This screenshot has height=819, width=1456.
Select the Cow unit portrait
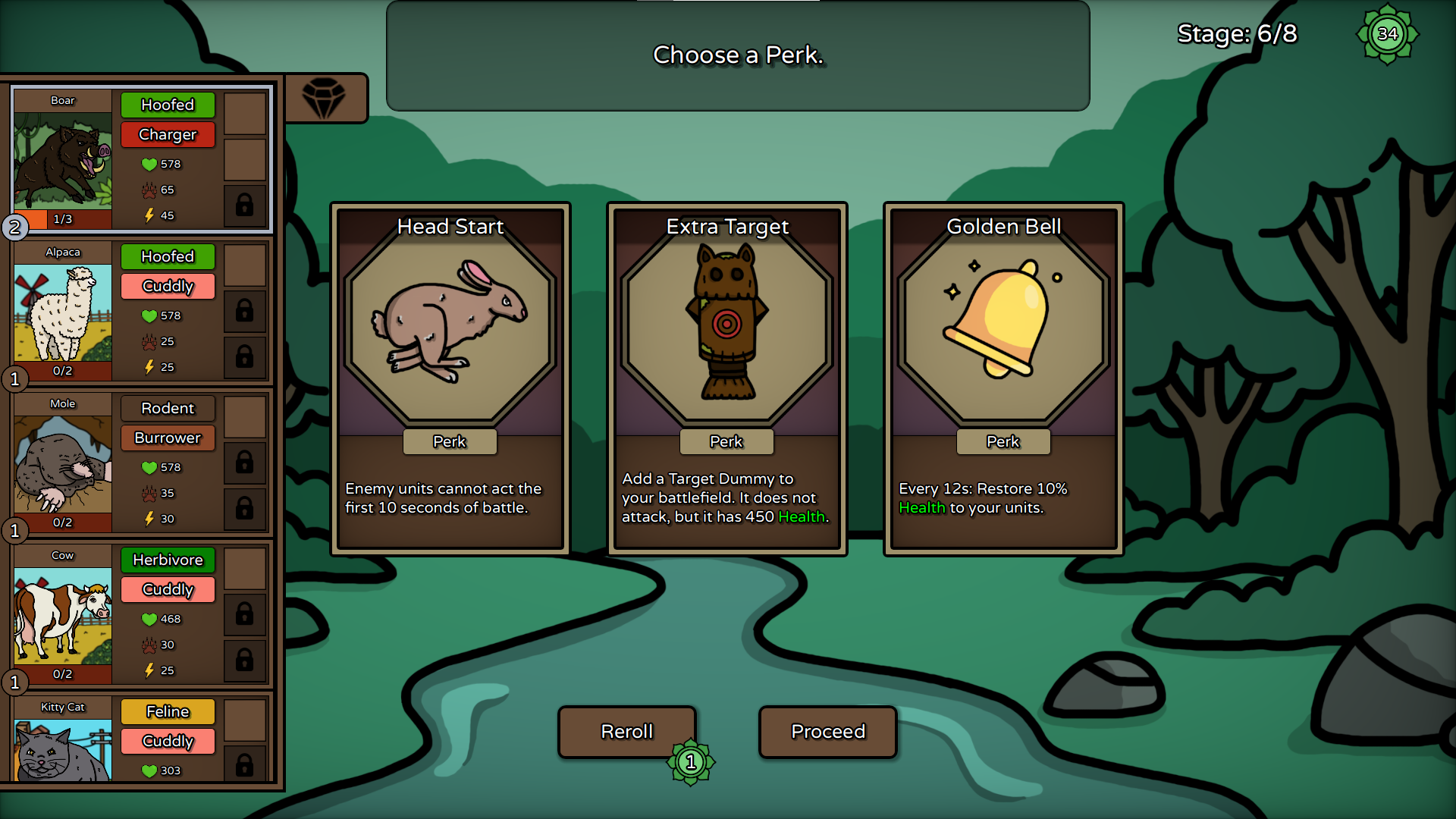(x=63, y=616)
